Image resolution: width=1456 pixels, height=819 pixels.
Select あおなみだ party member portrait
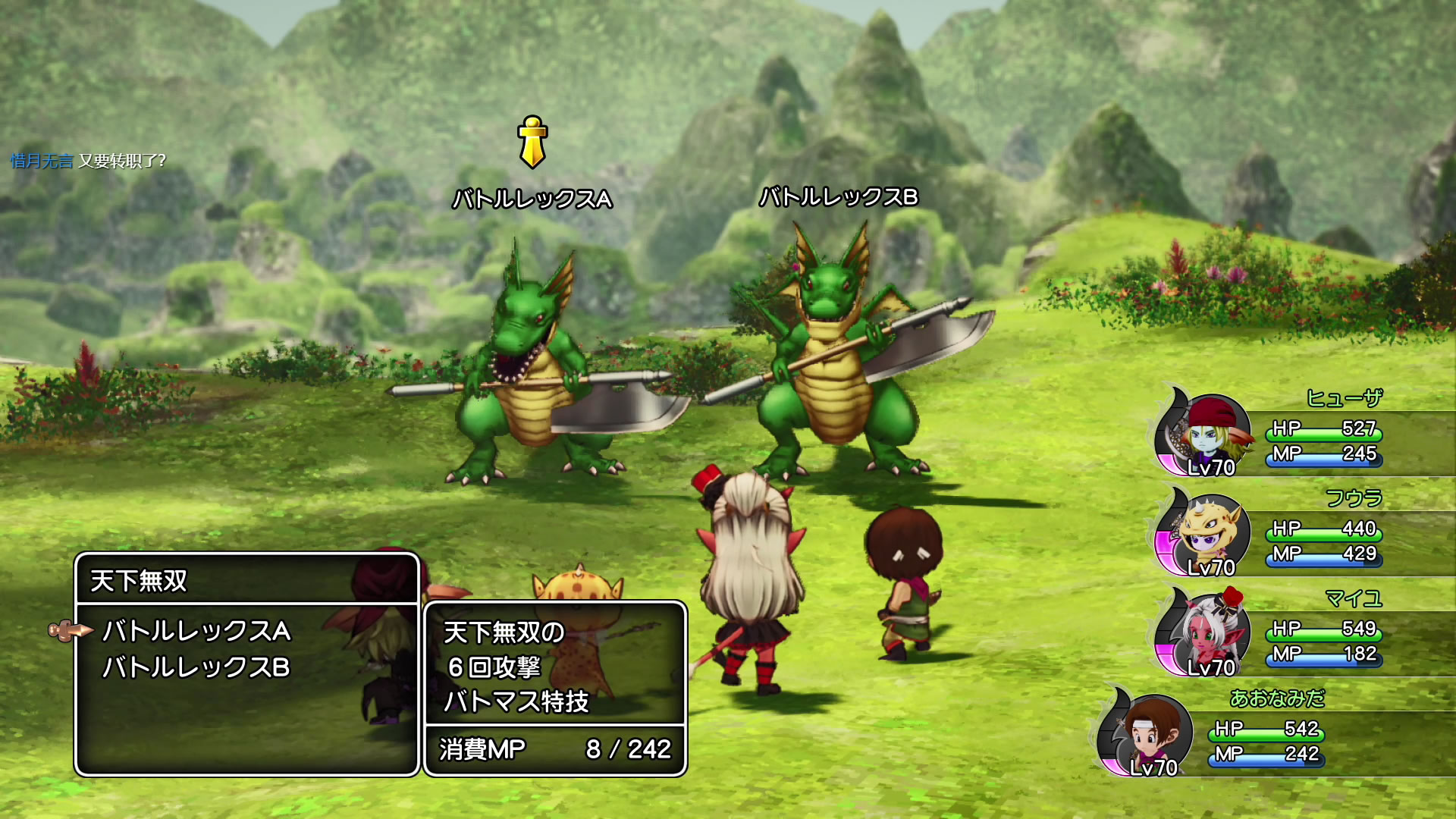(1147, 734)
